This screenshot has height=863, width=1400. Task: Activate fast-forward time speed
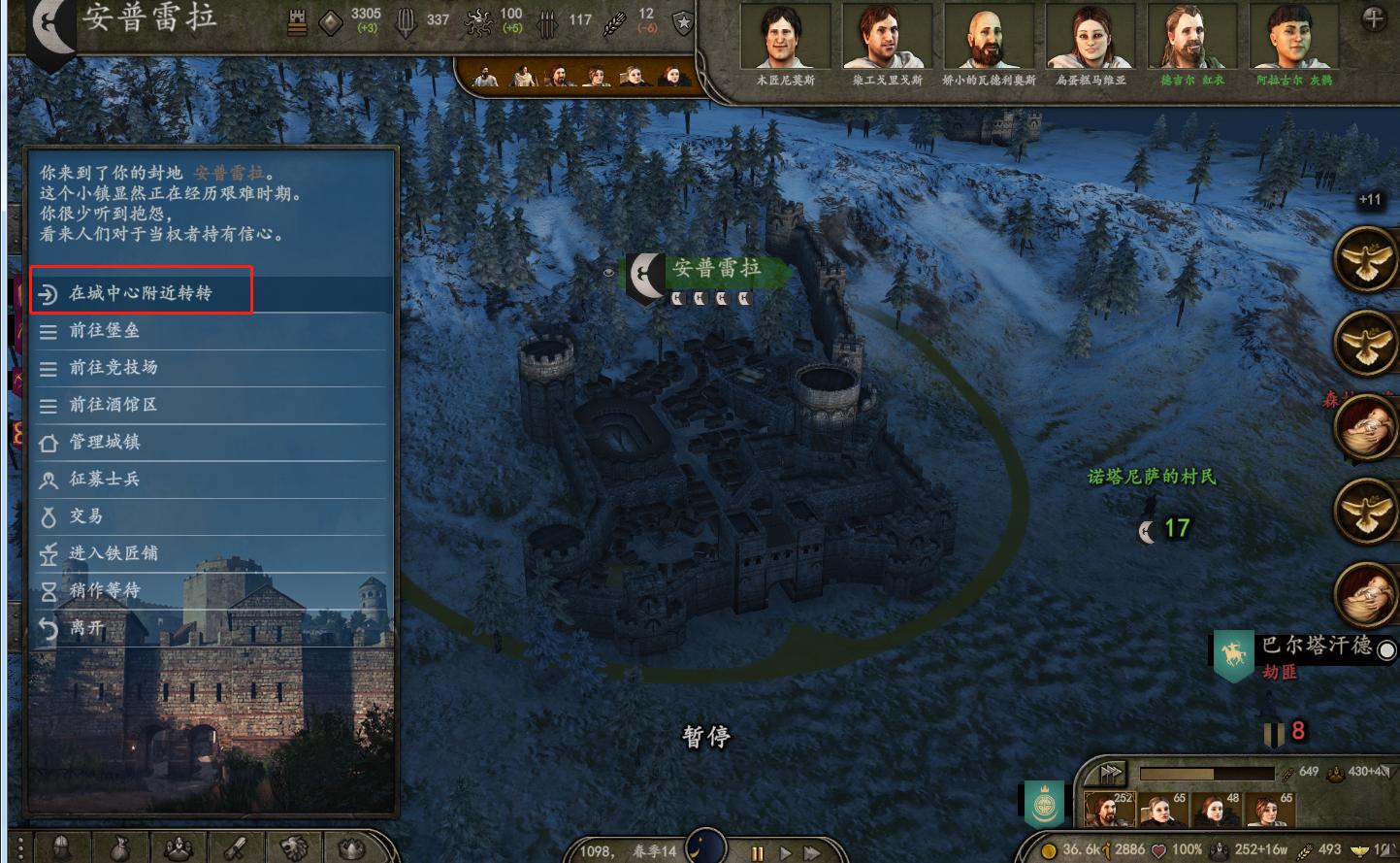click(x=812, y=853)
